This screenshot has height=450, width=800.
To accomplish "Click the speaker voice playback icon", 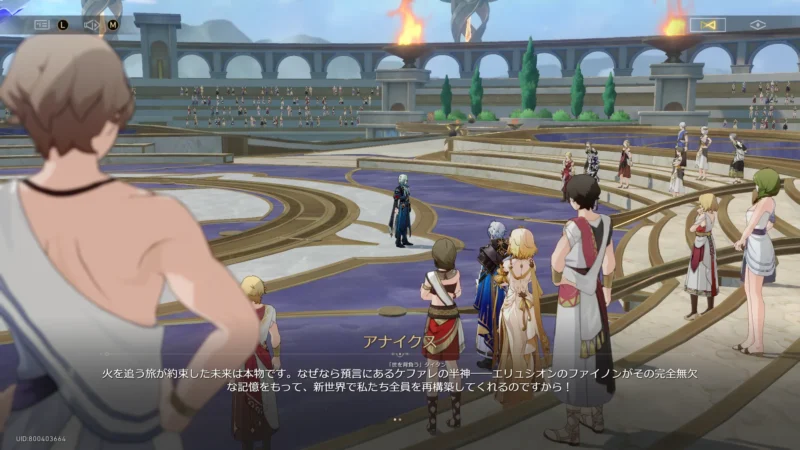I will [x=91, y=24].
